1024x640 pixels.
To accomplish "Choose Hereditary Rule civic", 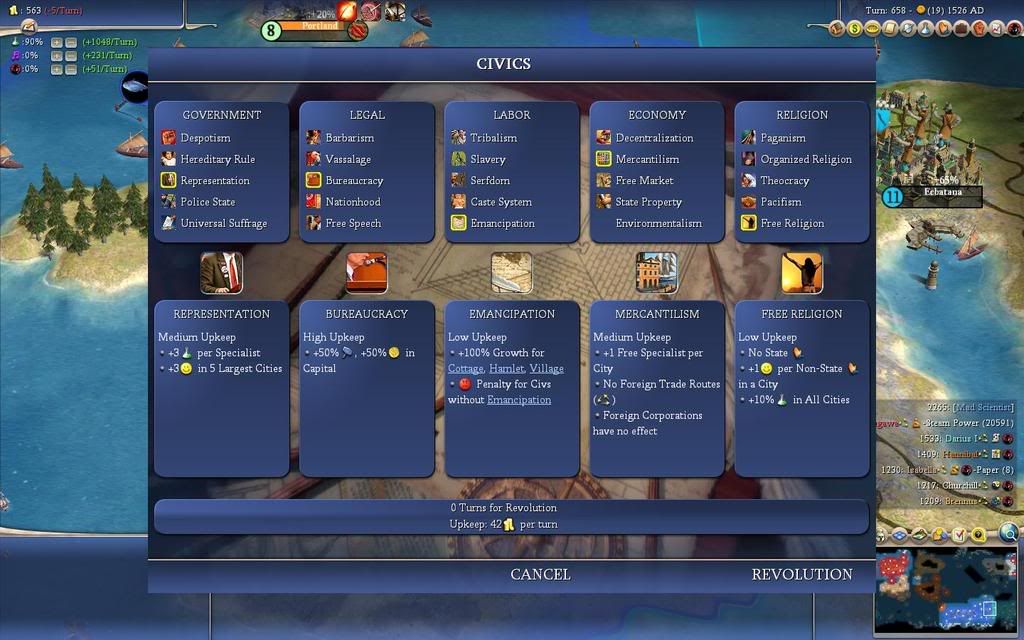I will (217, 159).
